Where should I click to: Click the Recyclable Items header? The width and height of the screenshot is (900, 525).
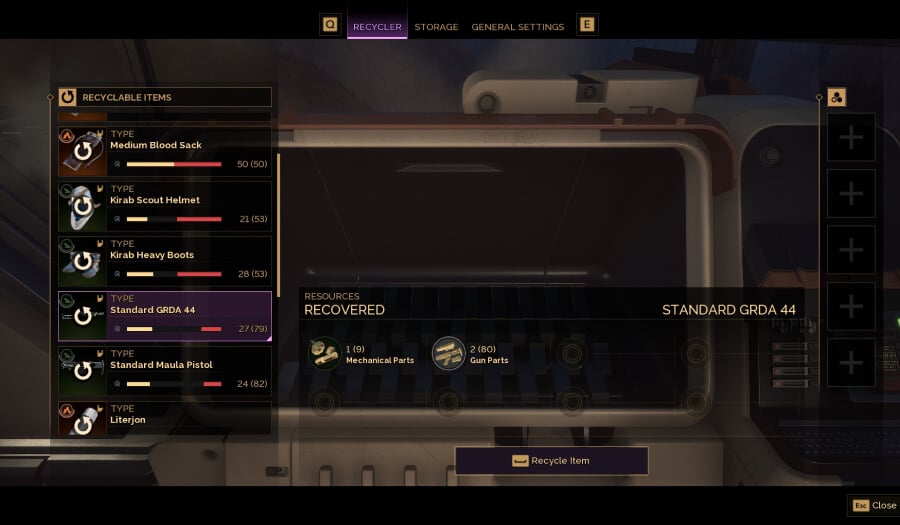[x=165, y=97]
